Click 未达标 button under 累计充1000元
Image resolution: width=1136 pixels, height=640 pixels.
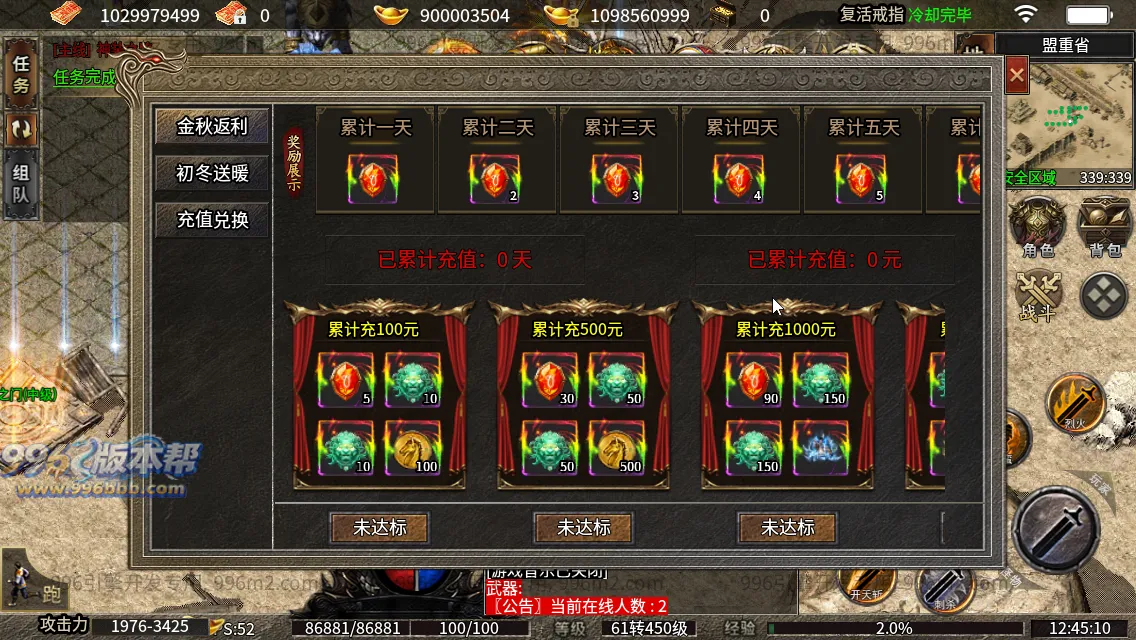point(788,527)
